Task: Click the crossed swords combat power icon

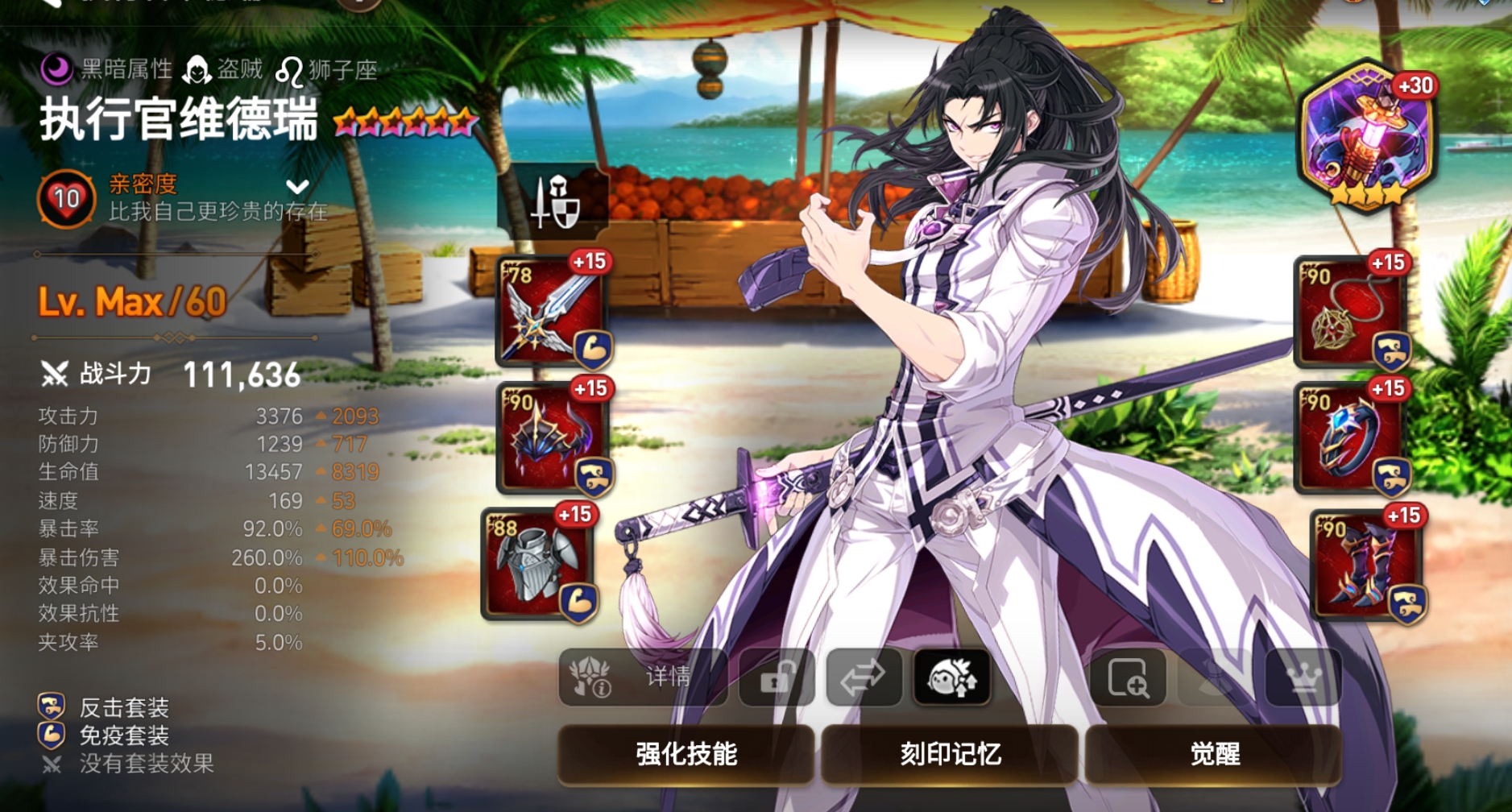Action: (x=54, y=374)
